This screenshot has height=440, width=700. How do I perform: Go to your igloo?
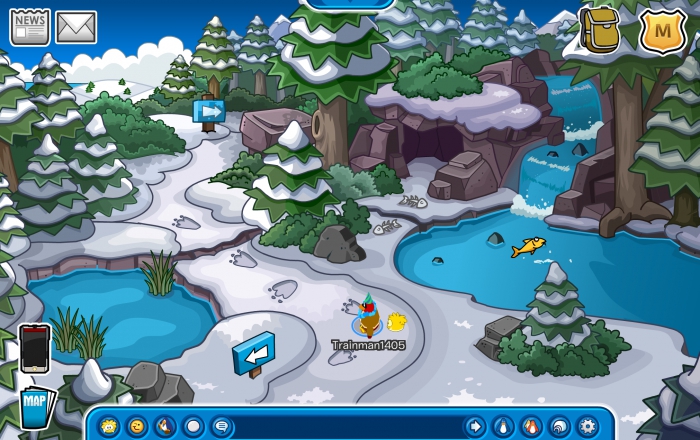pyautogui.click(x=559, y=426)
